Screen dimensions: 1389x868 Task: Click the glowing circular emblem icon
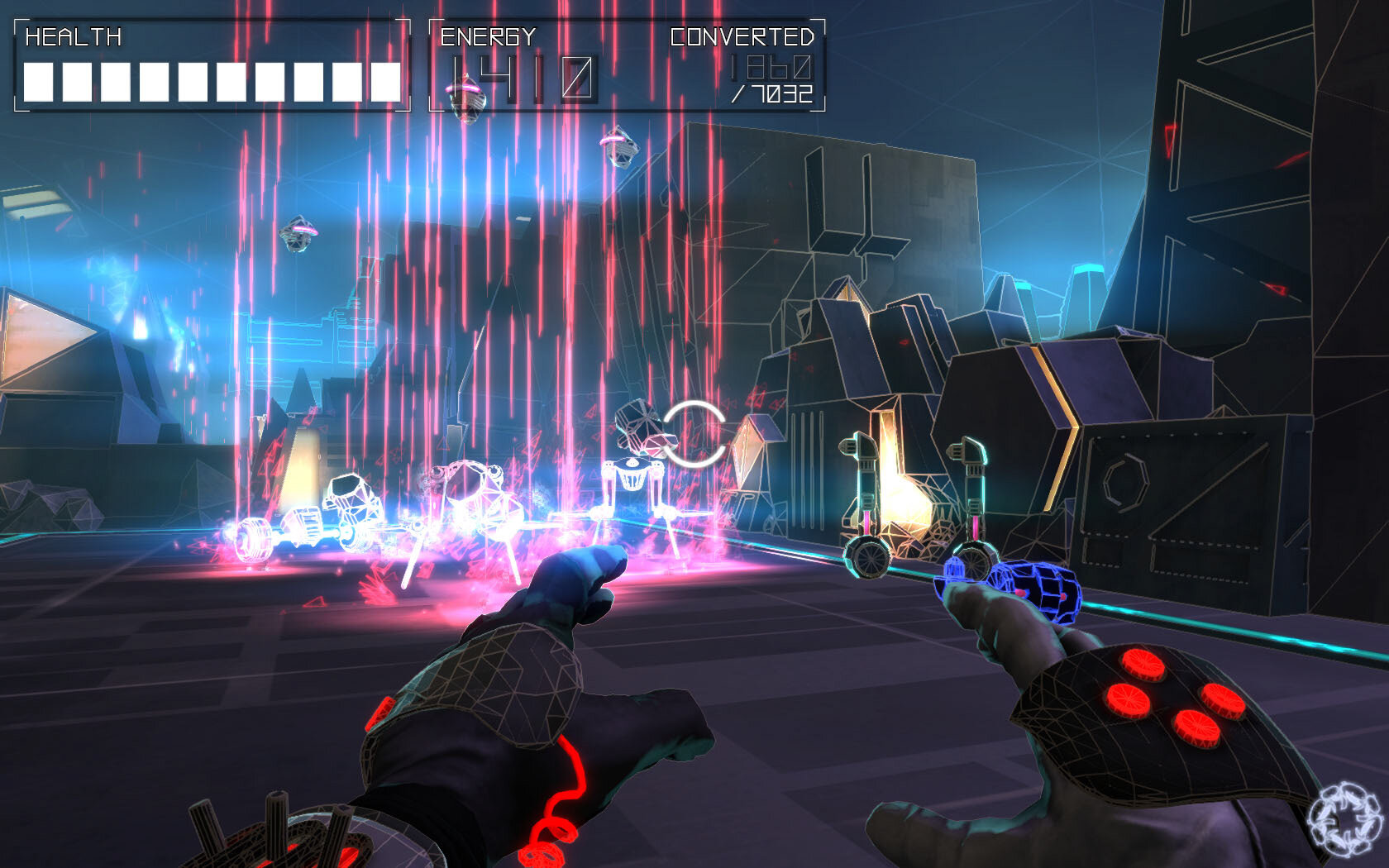pos(1345,819)
